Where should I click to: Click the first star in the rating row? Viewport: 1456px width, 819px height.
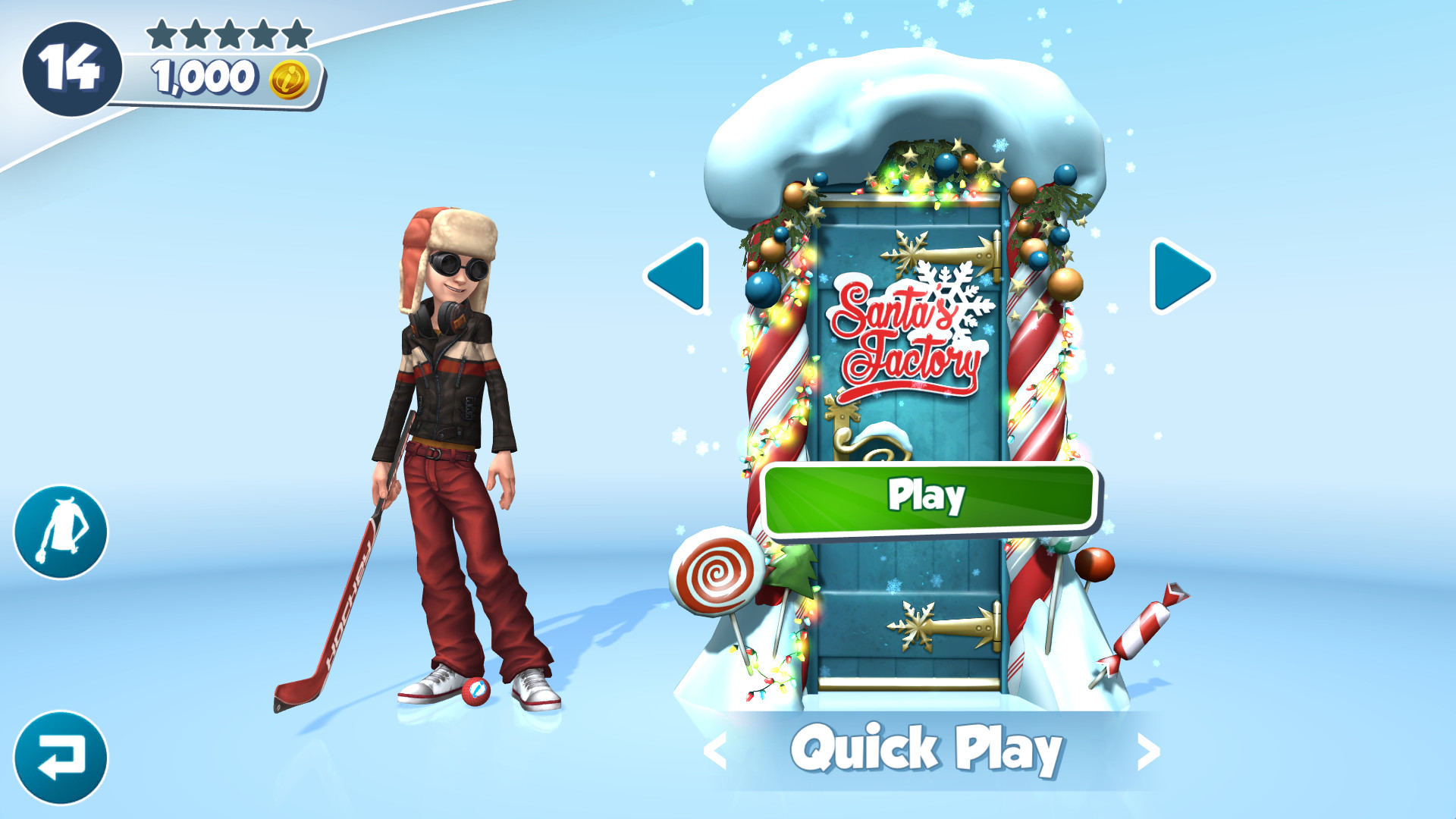pos(161,33)
